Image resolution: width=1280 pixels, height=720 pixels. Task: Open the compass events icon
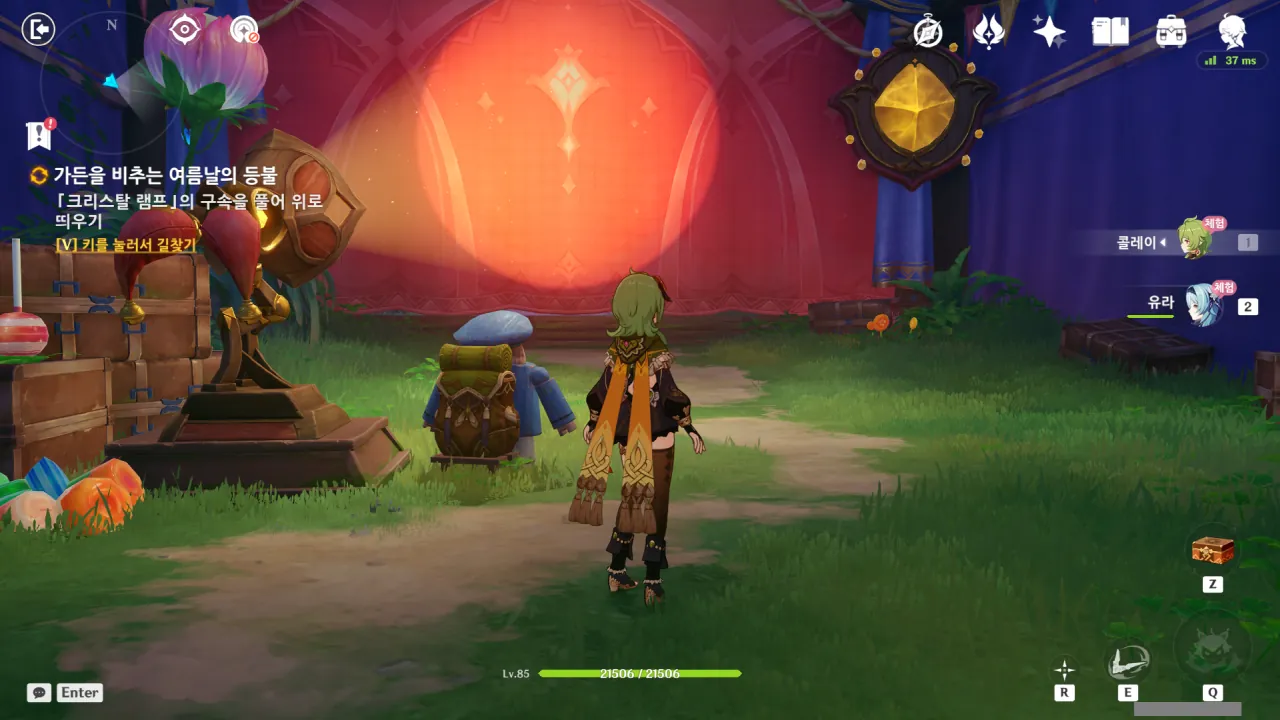[x=928, y=32]
